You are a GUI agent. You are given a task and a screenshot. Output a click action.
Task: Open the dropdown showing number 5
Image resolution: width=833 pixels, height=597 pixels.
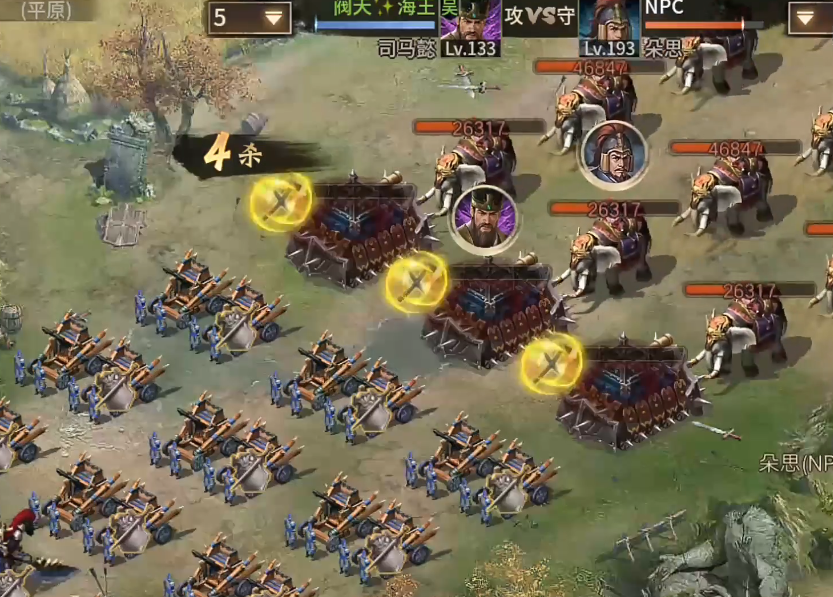click(249, 18)
